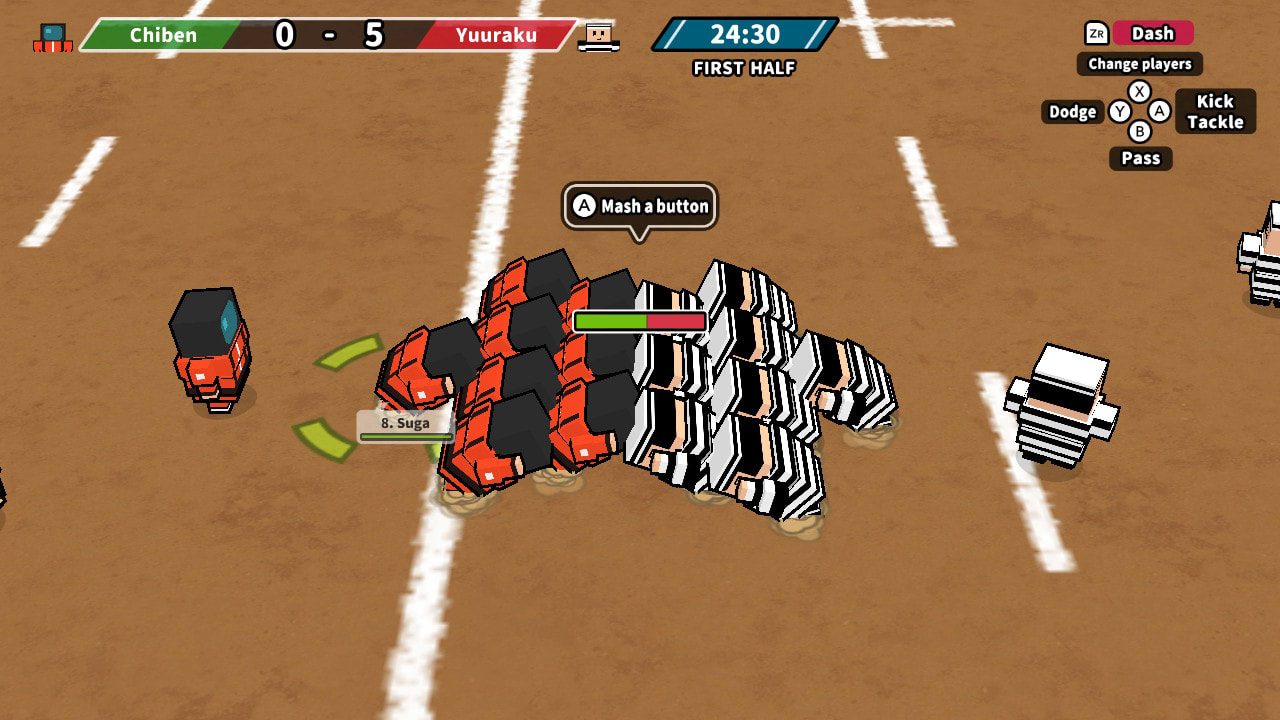Toggle the Dodge control label
The width and height of the screenshot is (1280, 720).
coord(1071,112)
